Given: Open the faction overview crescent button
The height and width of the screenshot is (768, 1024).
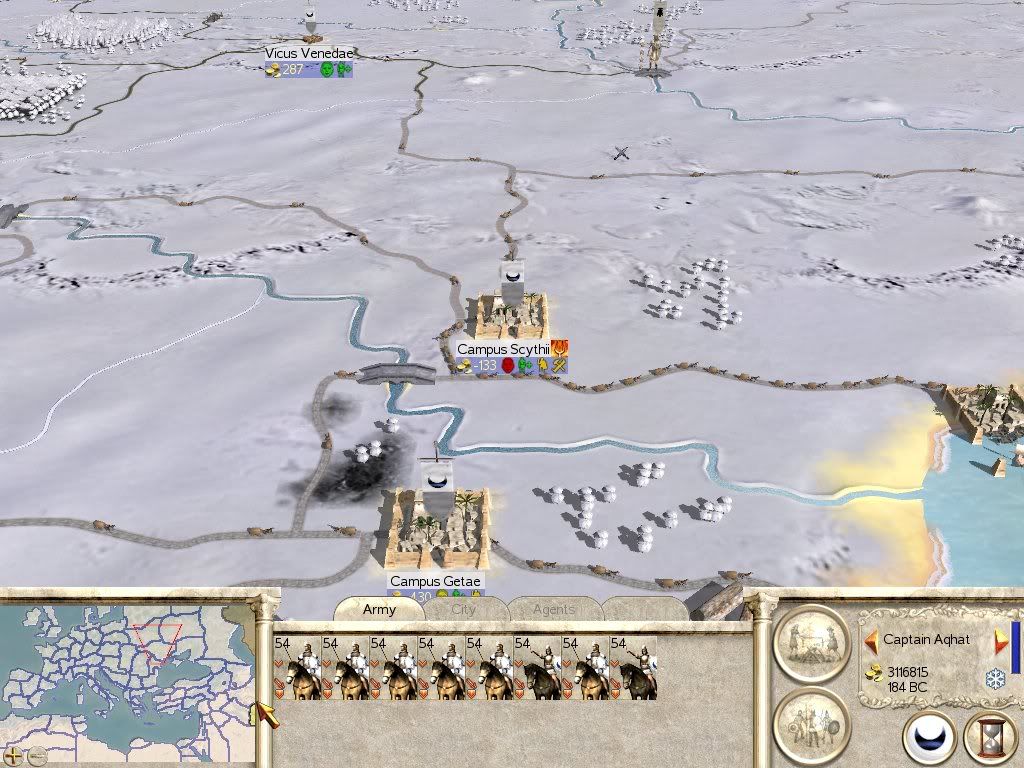Looking at the screenshot, I should (928, 739).
